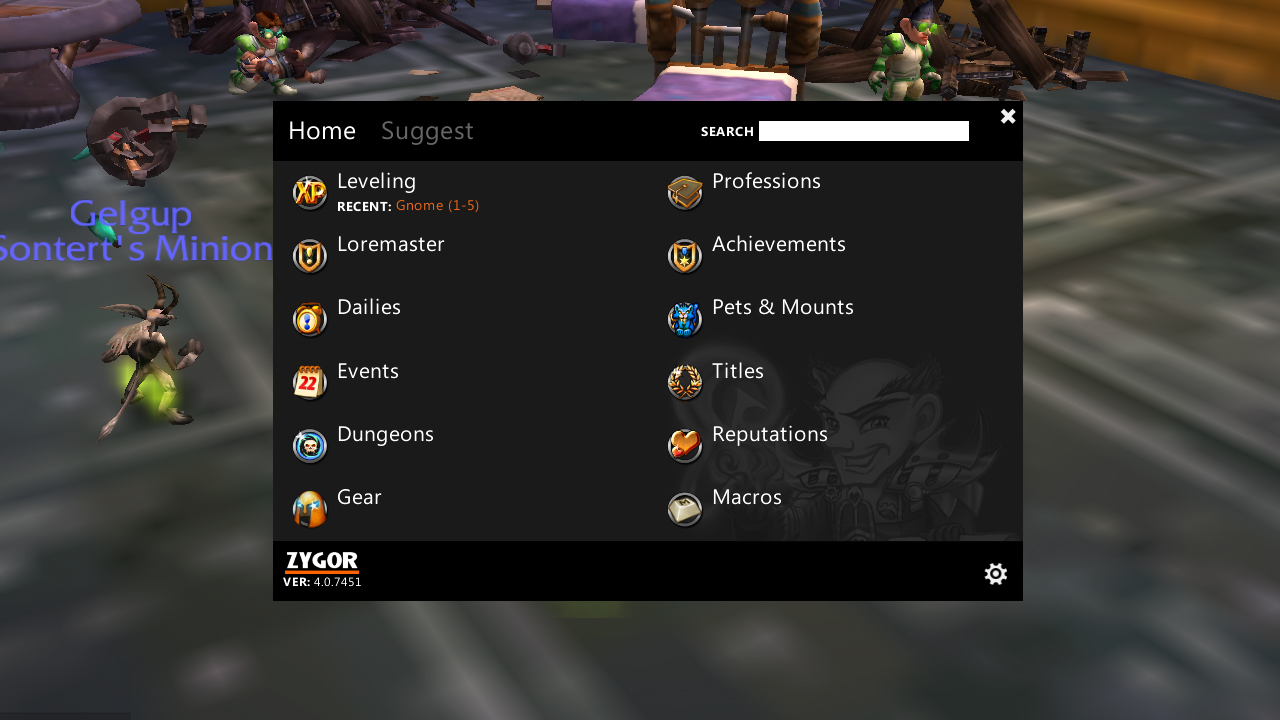Click the Zygor logo
The height and width of the screenshot is (720, 1280).
[322, 561]
